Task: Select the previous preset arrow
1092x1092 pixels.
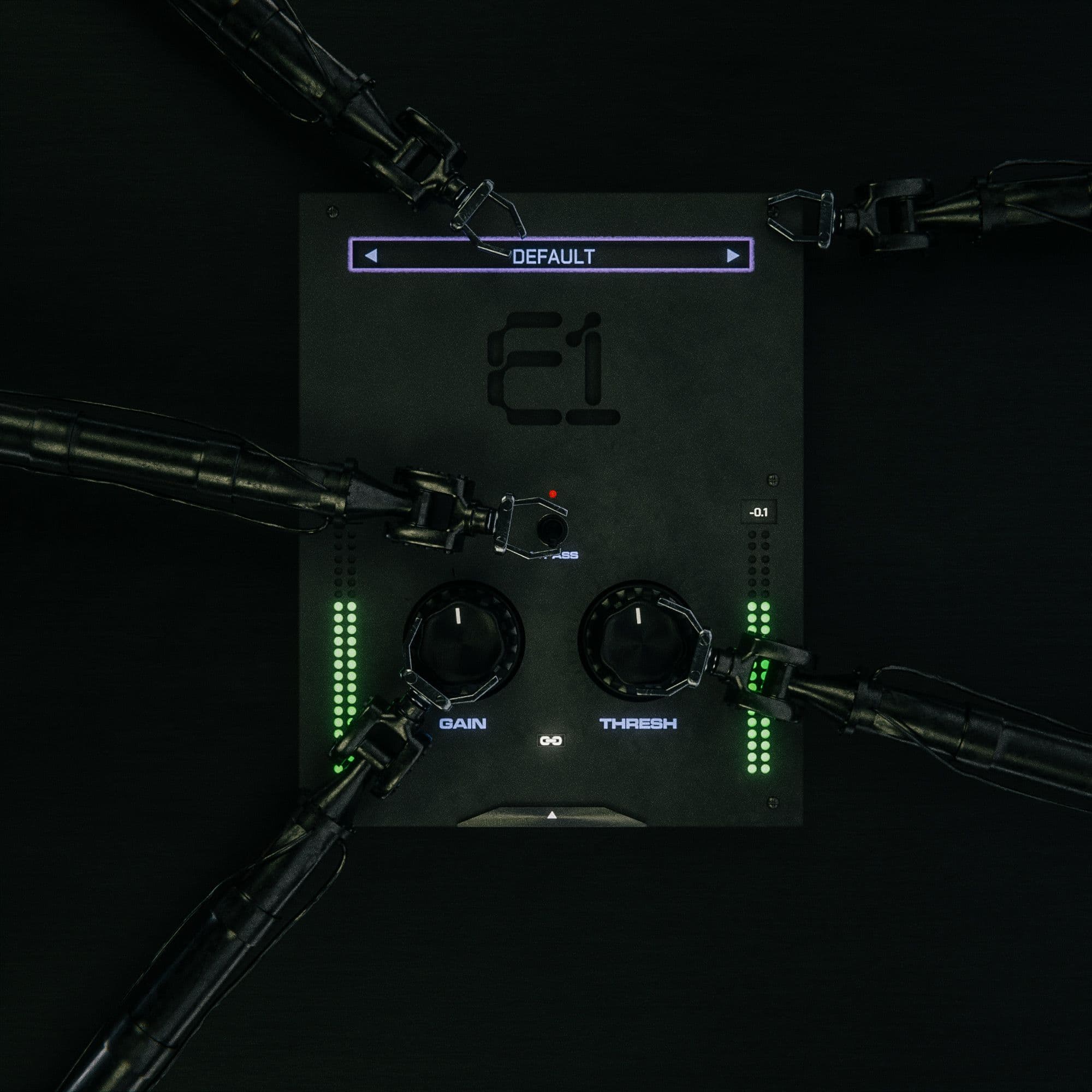Action: 371,256
